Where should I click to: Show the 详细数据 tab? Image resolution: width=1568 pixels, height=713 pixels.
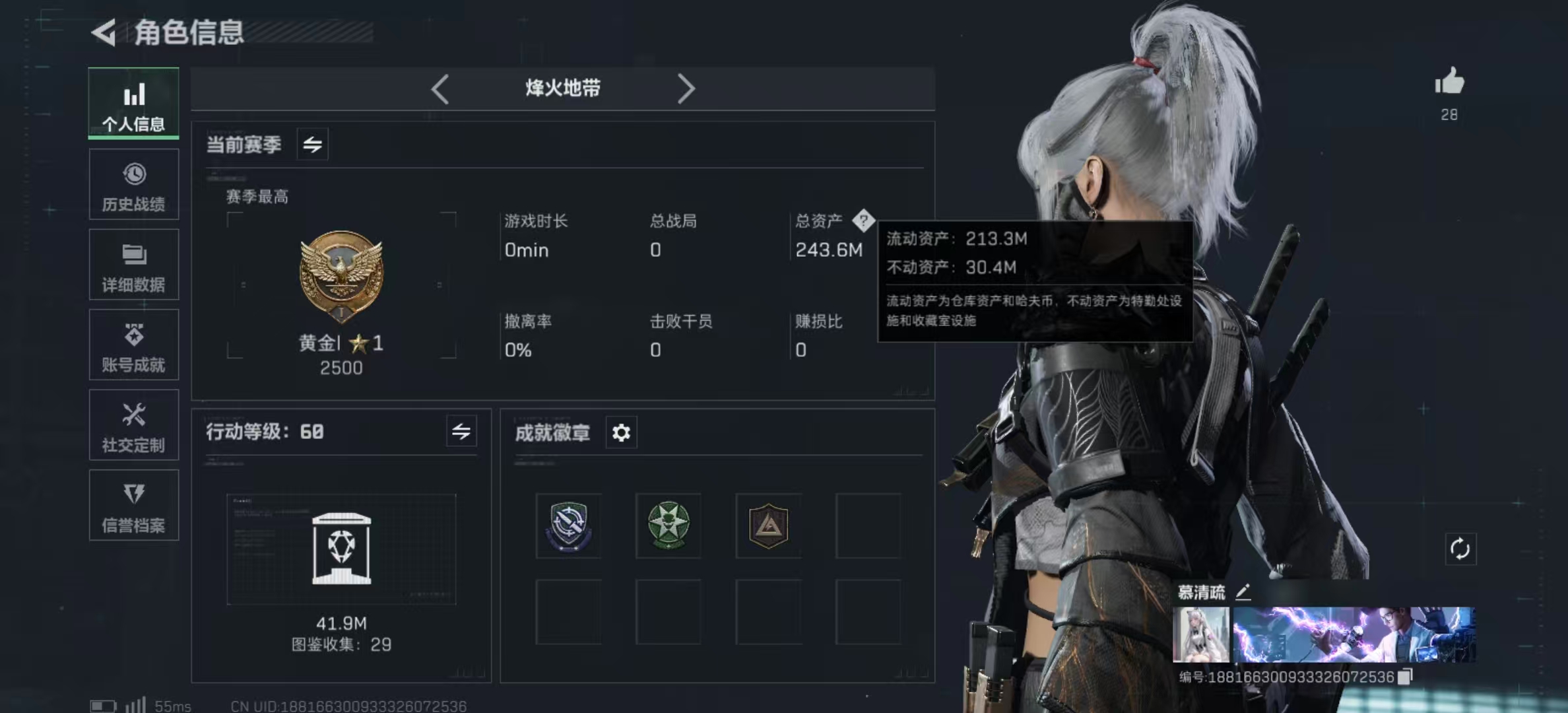[133, 265]
